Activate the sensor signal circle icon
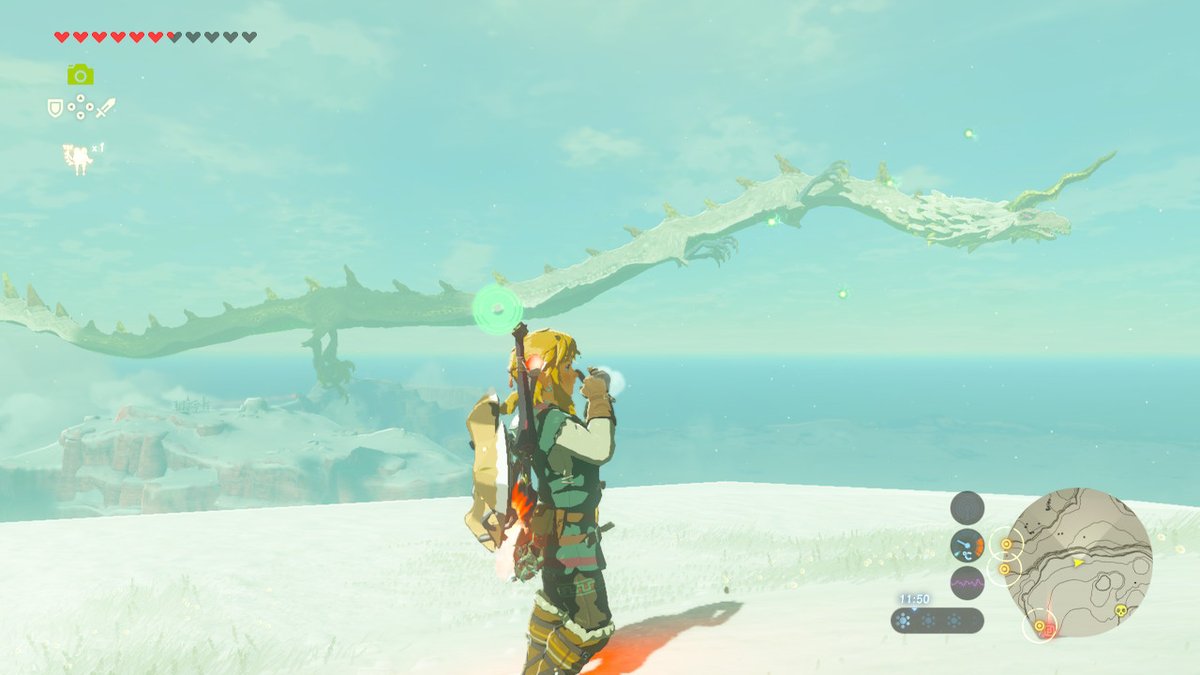This screenshot has width=1200, height=675. 967,507
